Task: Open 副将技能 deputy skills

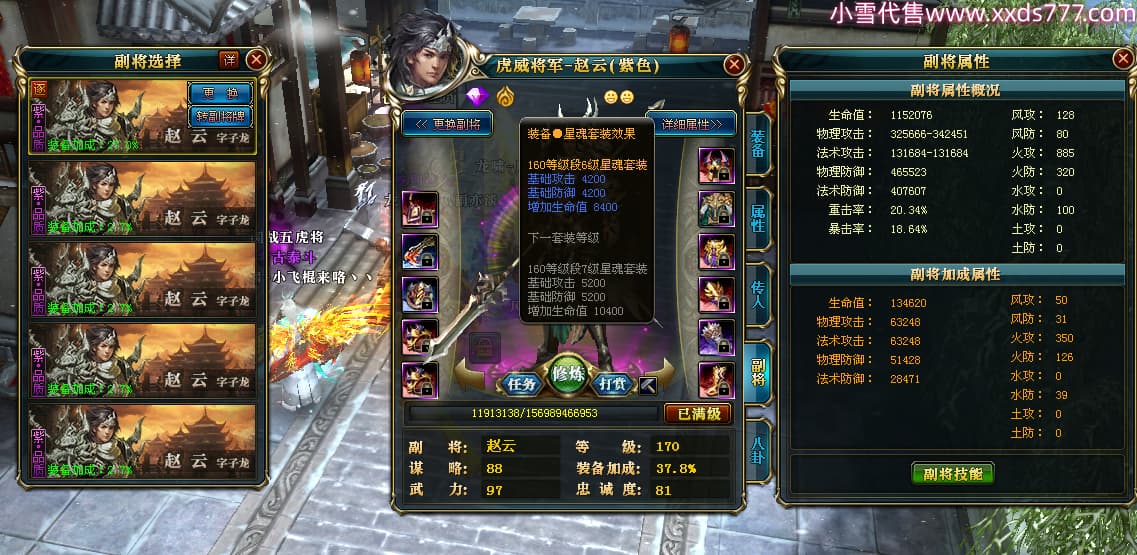Action: pos(953,474)
